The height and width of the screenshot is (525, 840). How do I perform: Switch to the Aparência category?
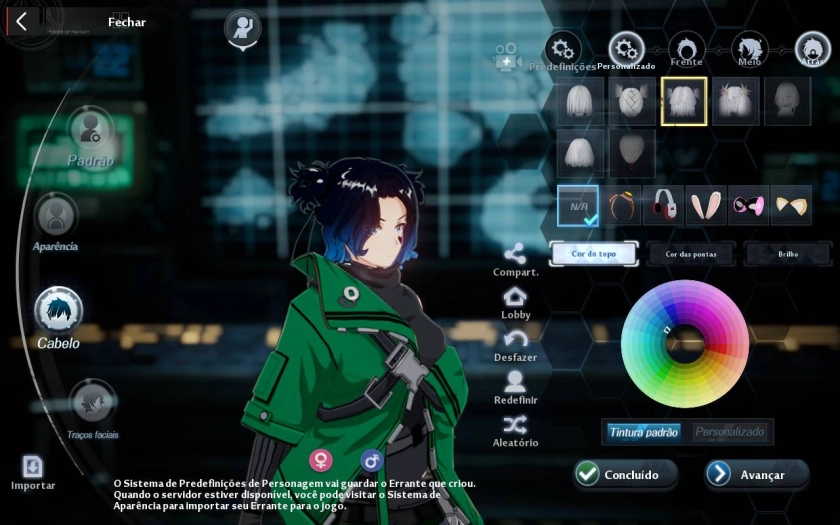56,217
